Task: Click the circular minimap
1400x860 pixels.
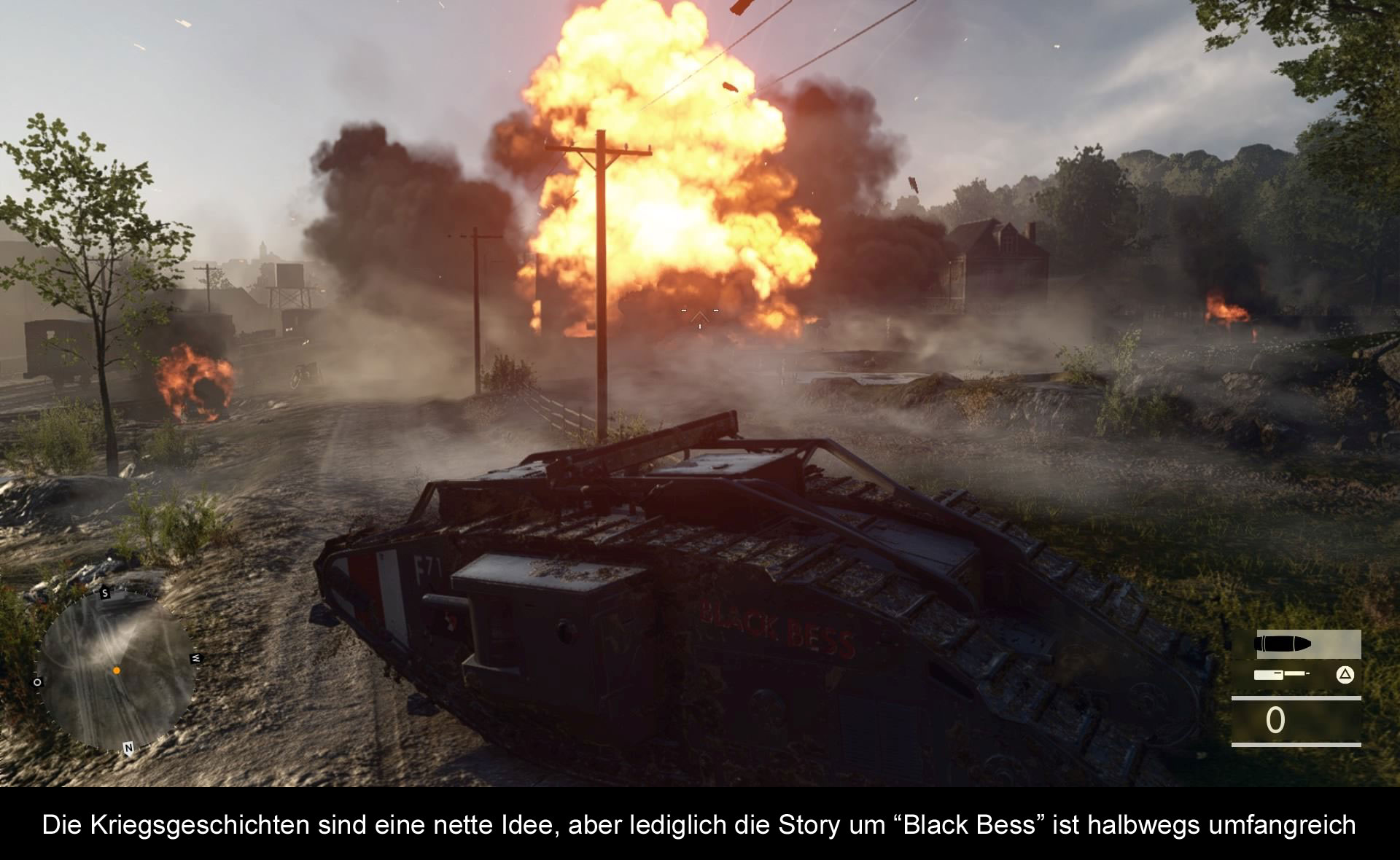Action: coord(117,671)
